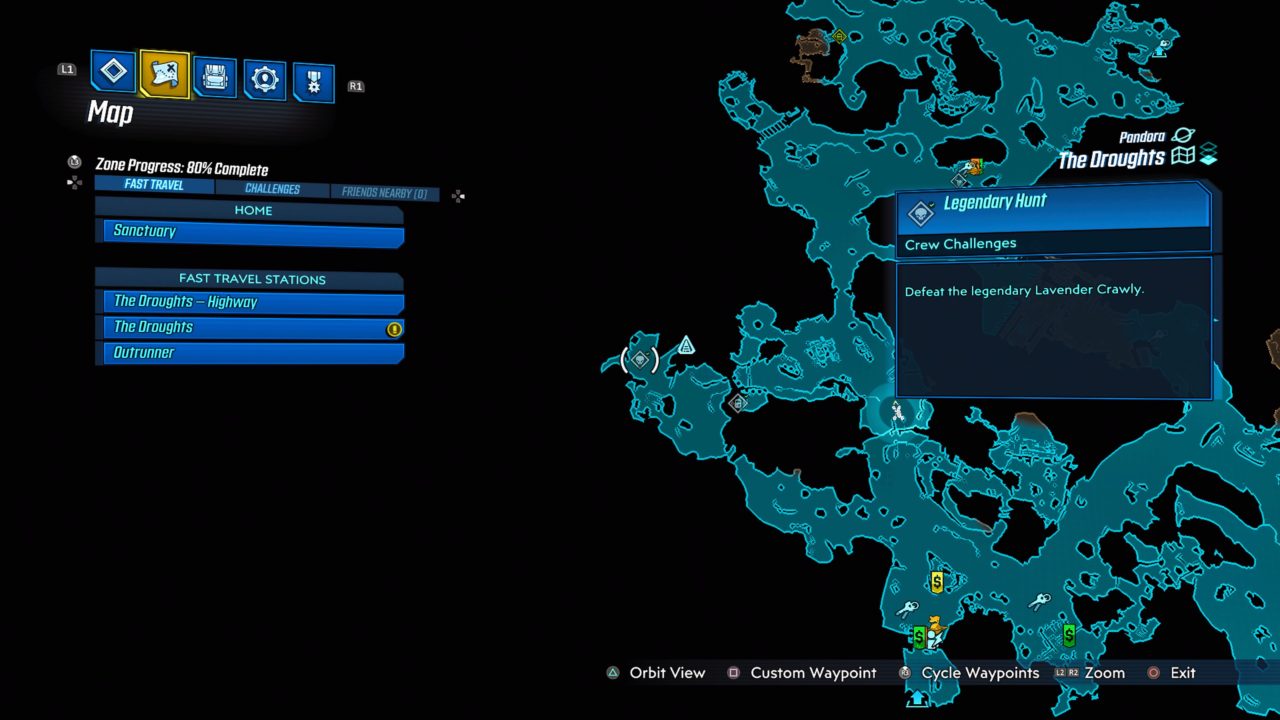Select the backpack Inventory icon
This screenshot has width=1280, height=720.
pyautogui.click(x=214, y=74)
